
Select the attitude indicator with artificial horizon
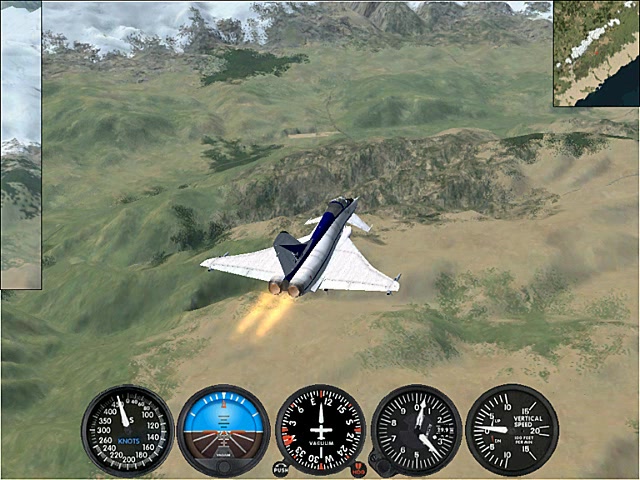[223, 430]
